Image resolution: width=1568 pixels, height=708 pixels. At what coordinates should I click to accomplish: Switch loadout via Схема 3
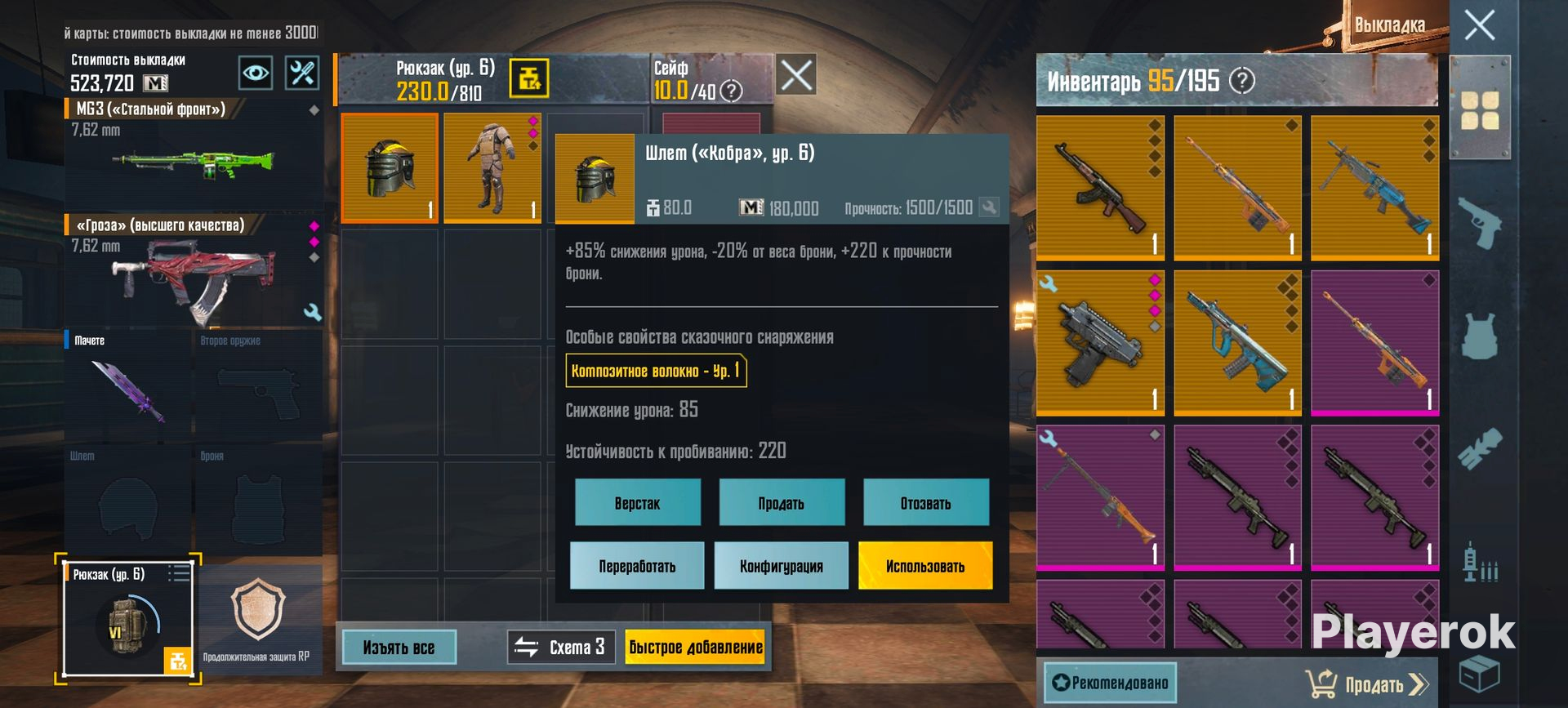coord(561,648)
